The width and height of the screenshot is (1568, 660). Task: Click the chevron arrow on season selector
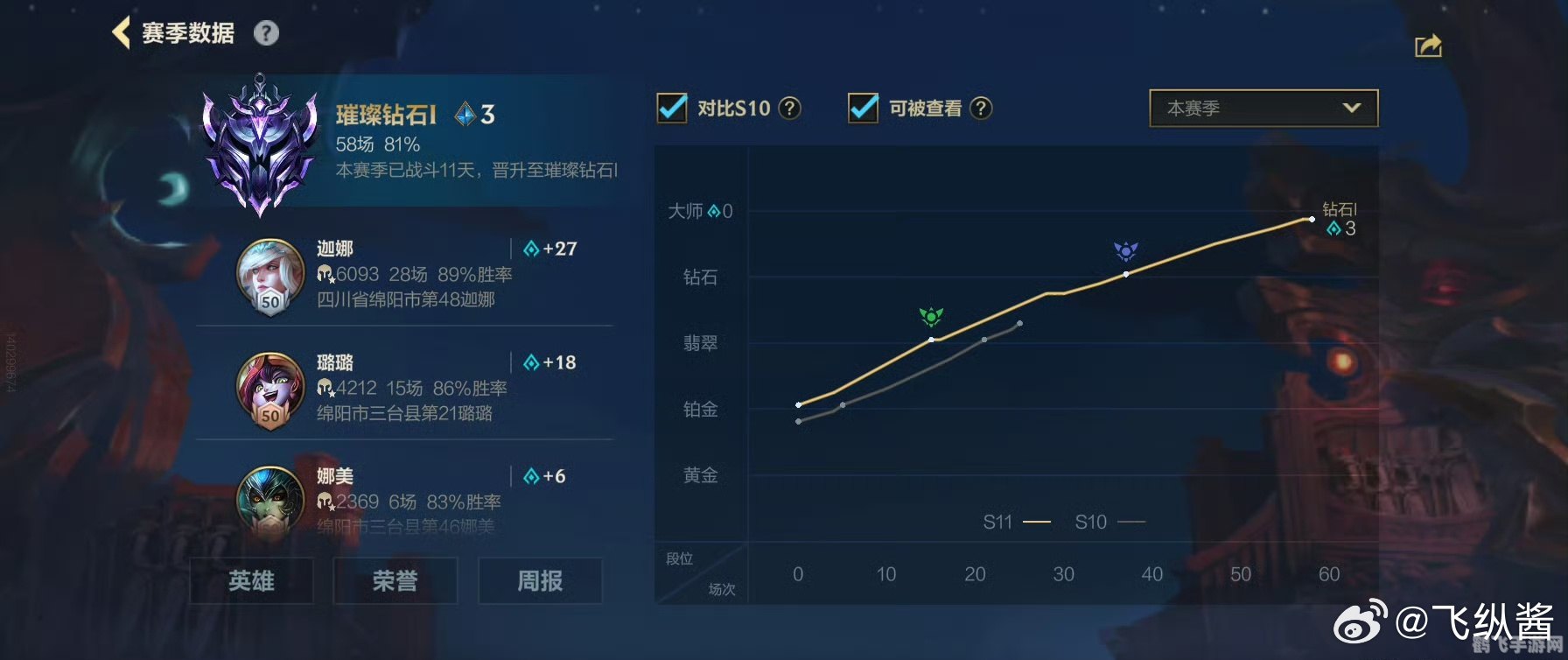(1353, 108)
